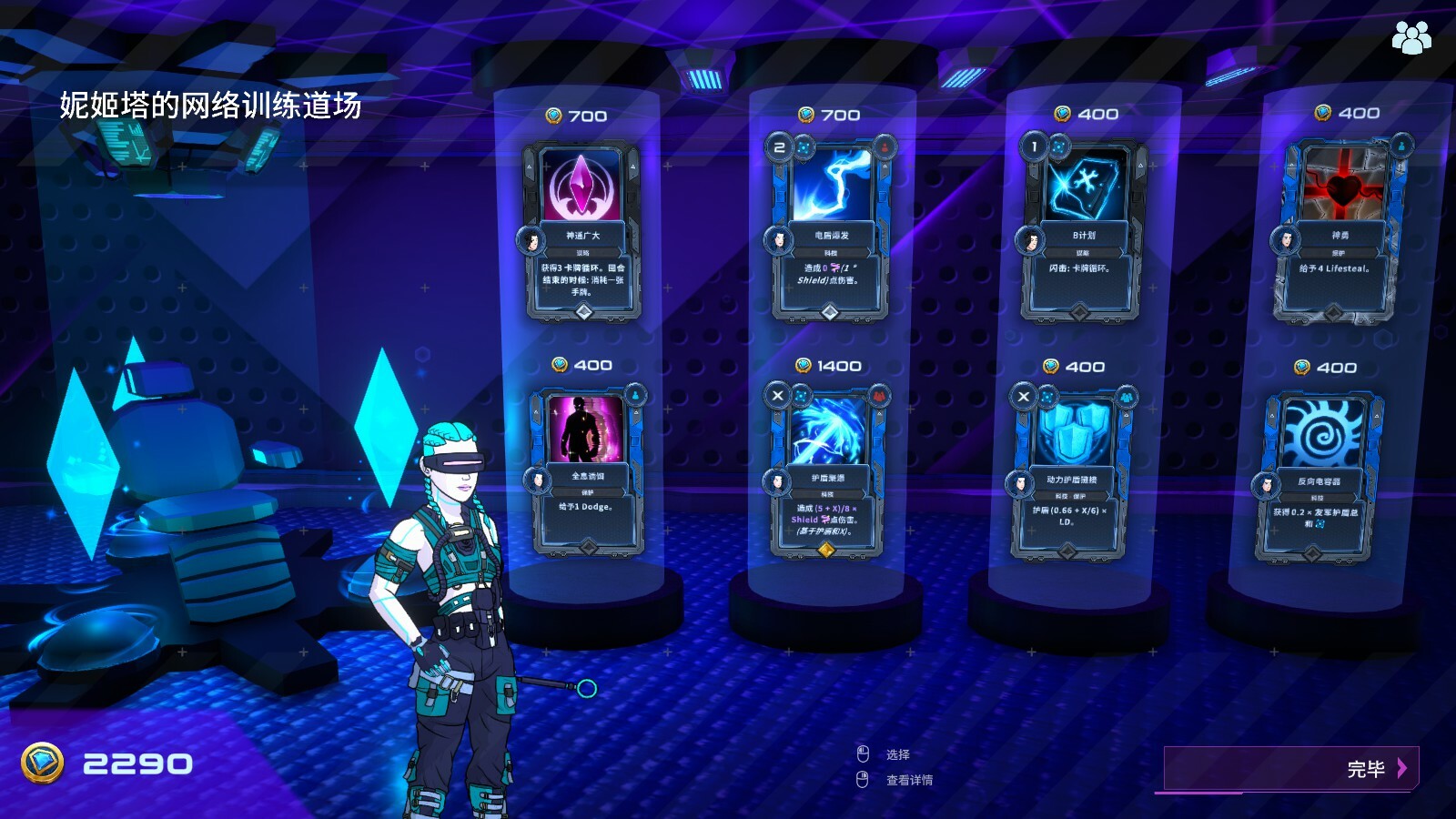Open the party members icon
Screen dimensions: 1456x819
[x=1410, y=37]
